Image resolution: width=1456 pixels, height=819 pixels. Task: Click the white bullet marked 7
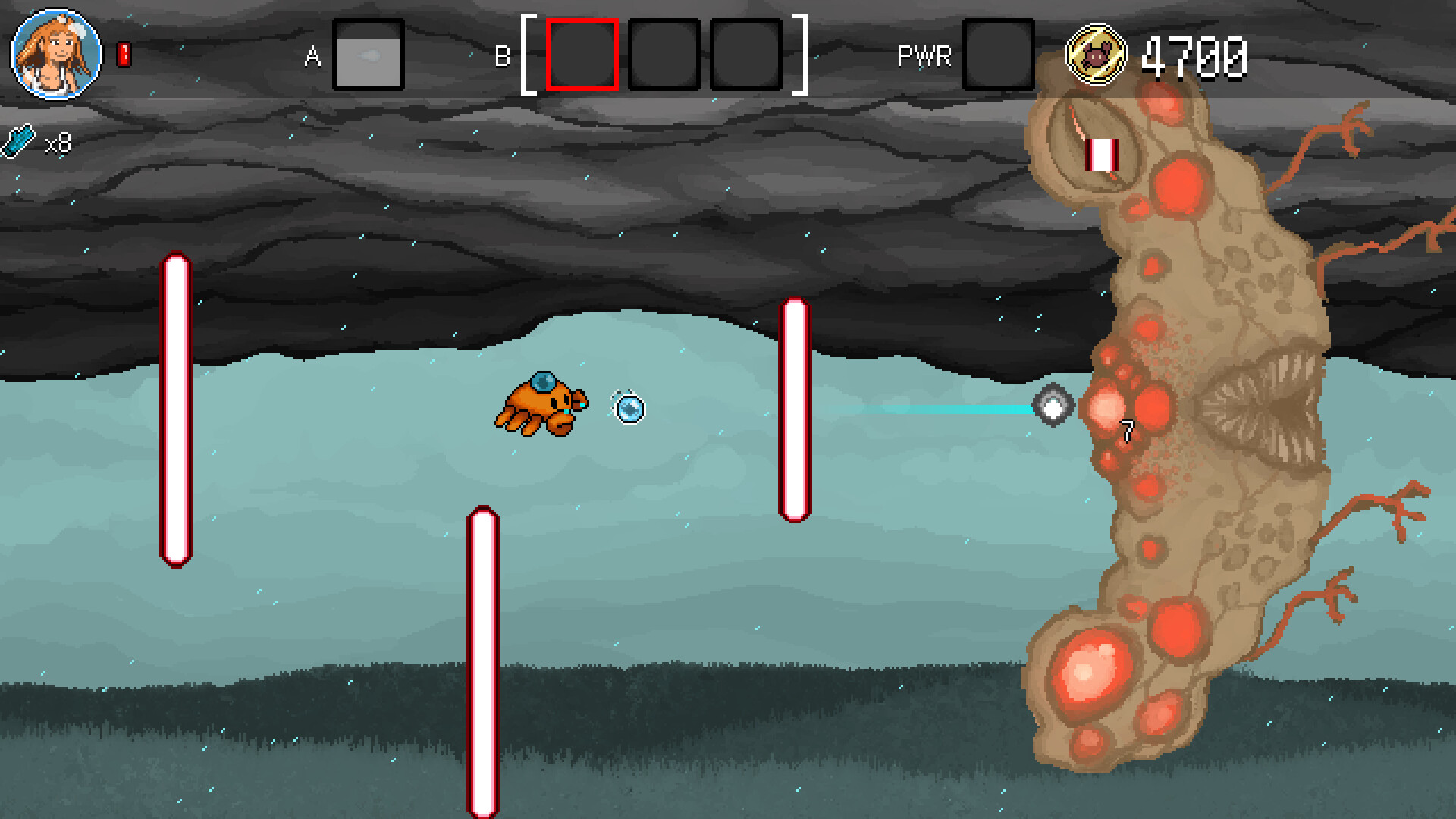pyautogui.click(x=1054, y=406)
